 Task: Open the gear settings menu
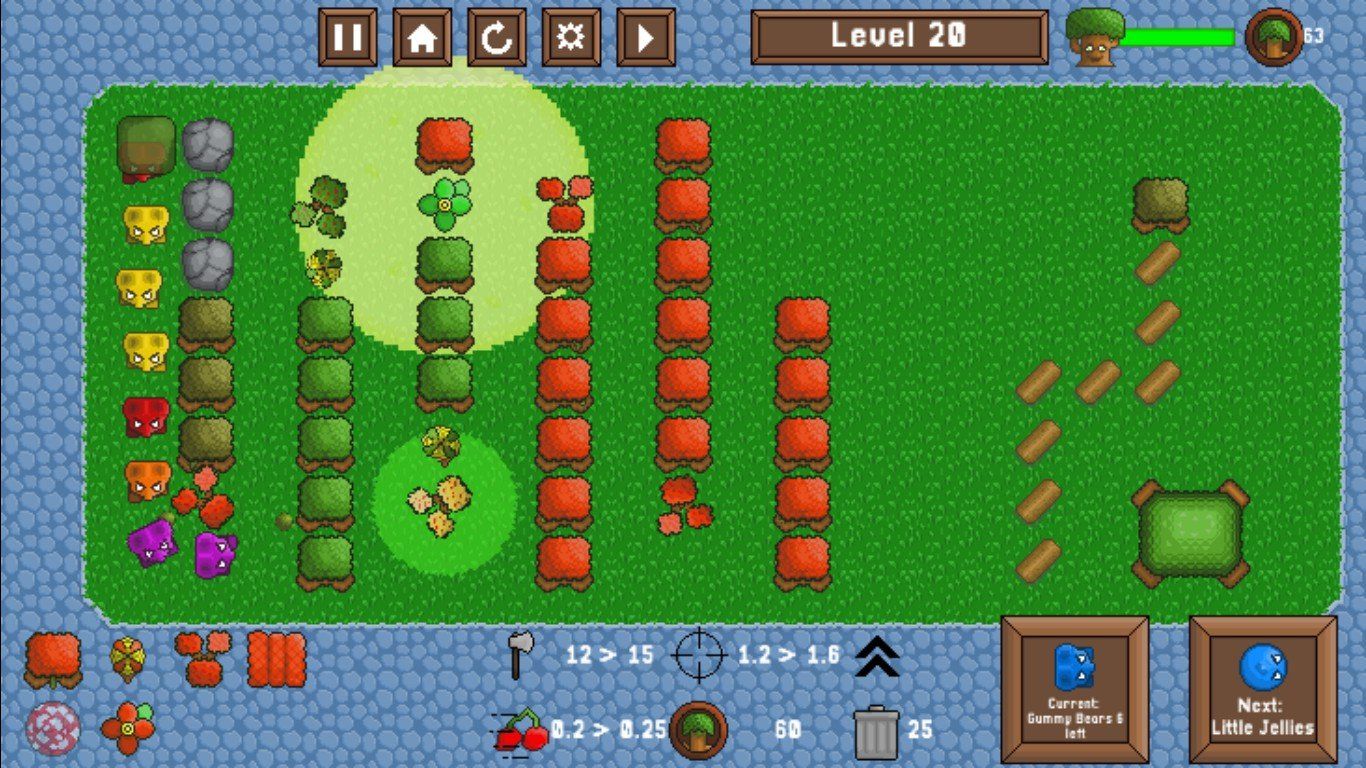pyautogui.click(x=571, y=38)
